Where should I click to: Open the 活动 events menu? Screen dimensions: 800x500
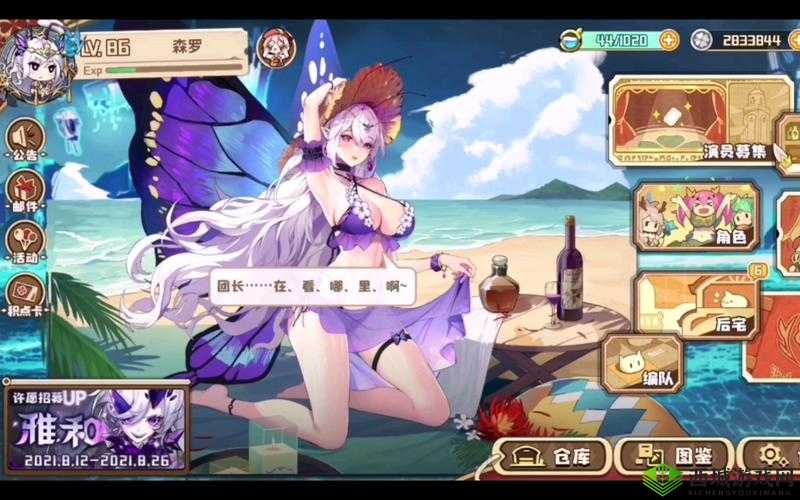tap(22, 242)
